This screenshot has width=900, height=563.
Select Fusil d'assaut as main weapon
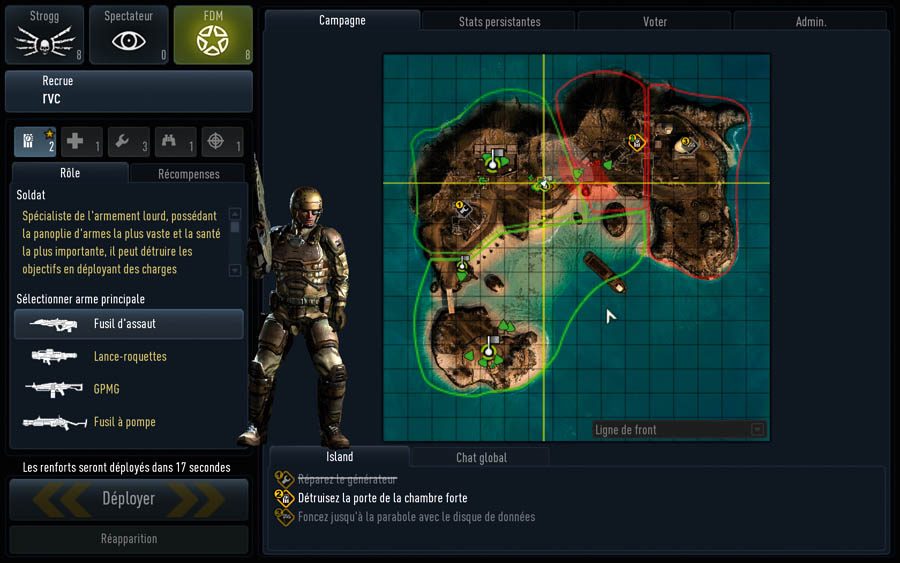(129, 324)
